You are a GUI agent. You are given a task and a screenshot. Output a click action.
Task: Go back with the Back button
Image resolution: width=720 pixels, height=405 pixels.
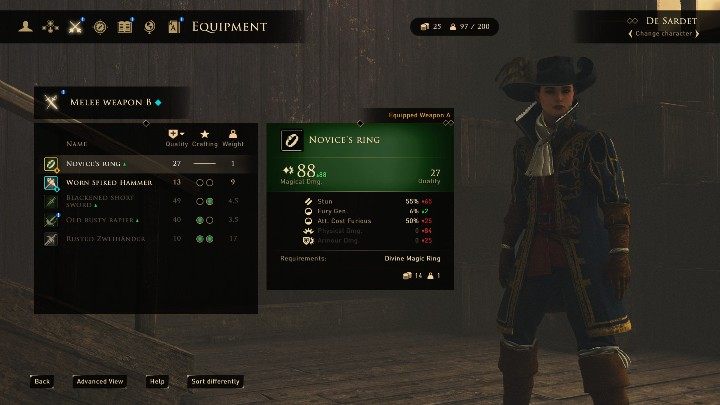41,381
